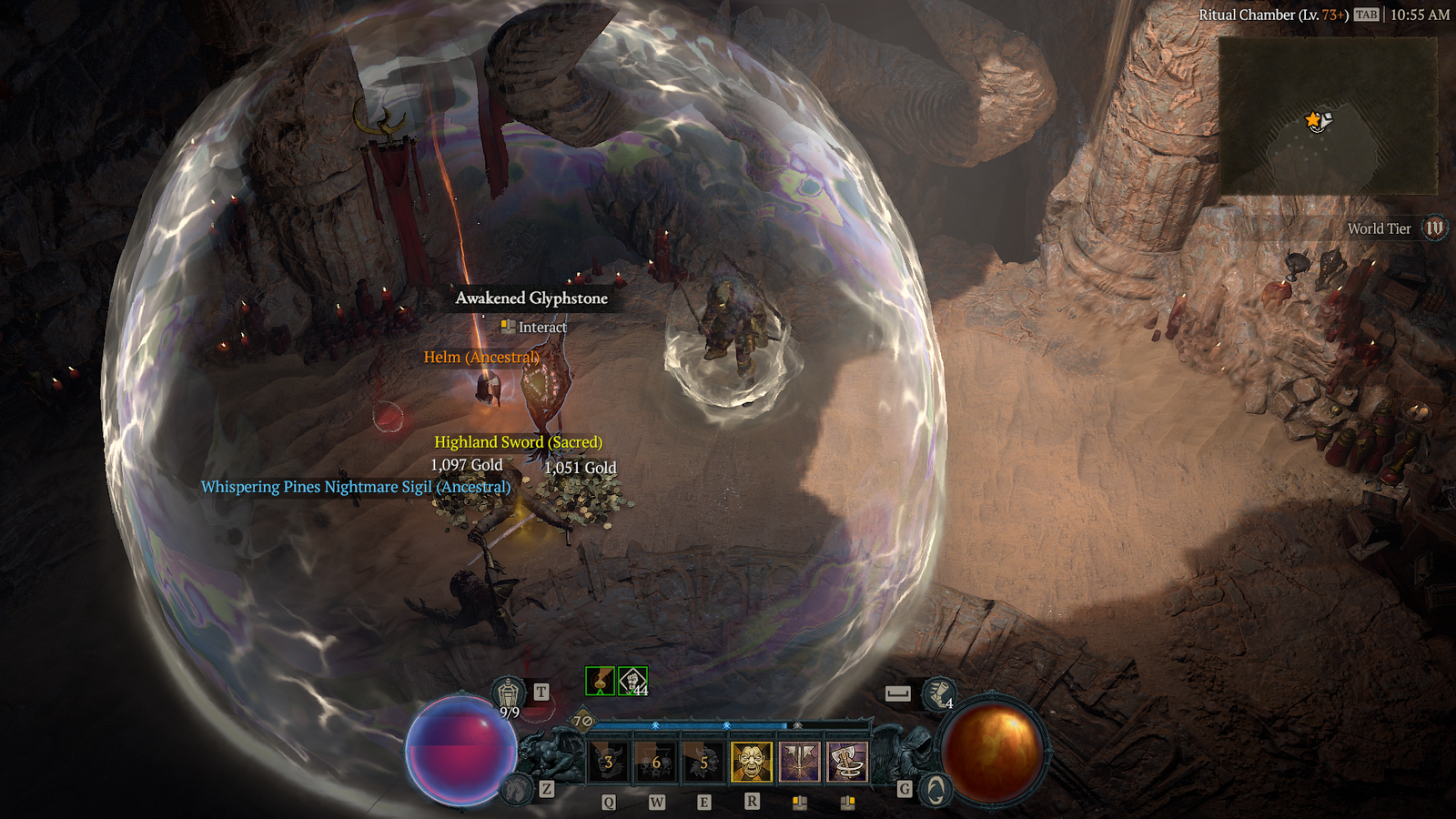This screenshot has height=819, width=1456.
Task: Pick up the Highland Sword (Sacred) label
Action: pos(518,442)
